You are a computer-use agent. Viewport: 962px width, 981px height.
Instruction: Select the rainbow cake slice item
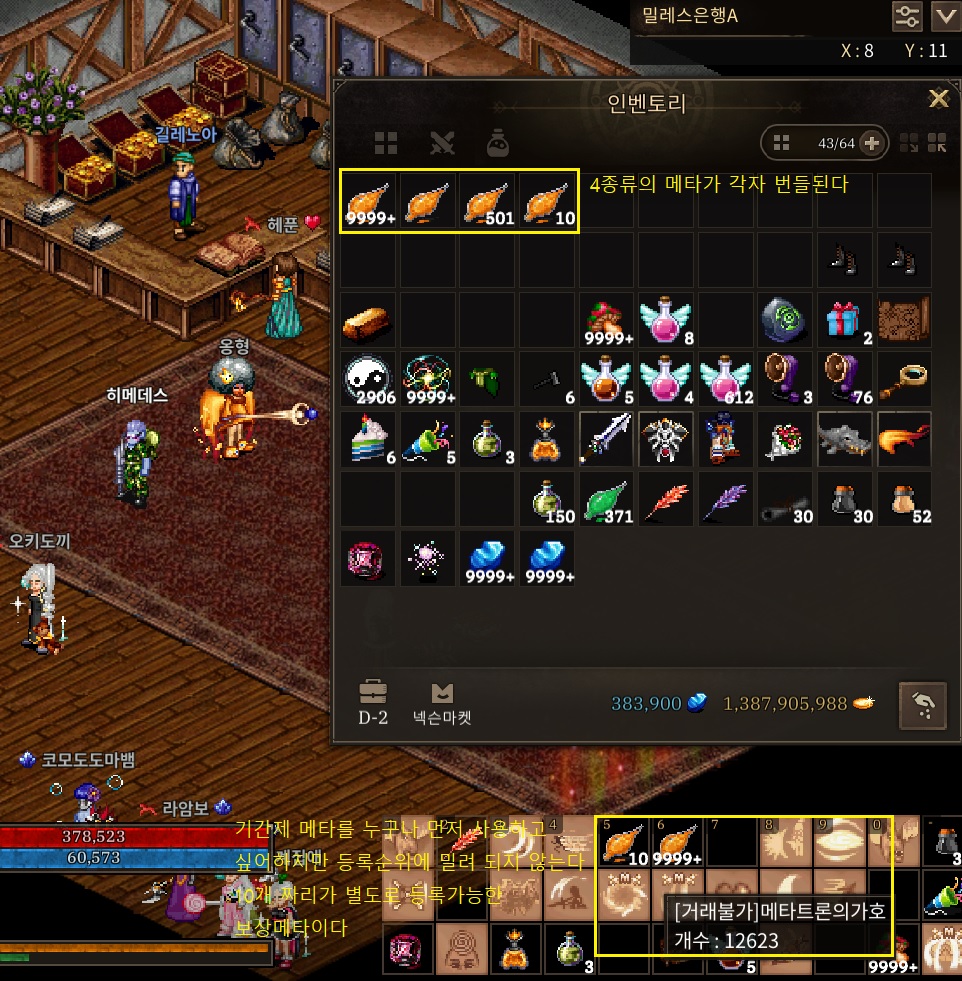(x=369, y=438)
